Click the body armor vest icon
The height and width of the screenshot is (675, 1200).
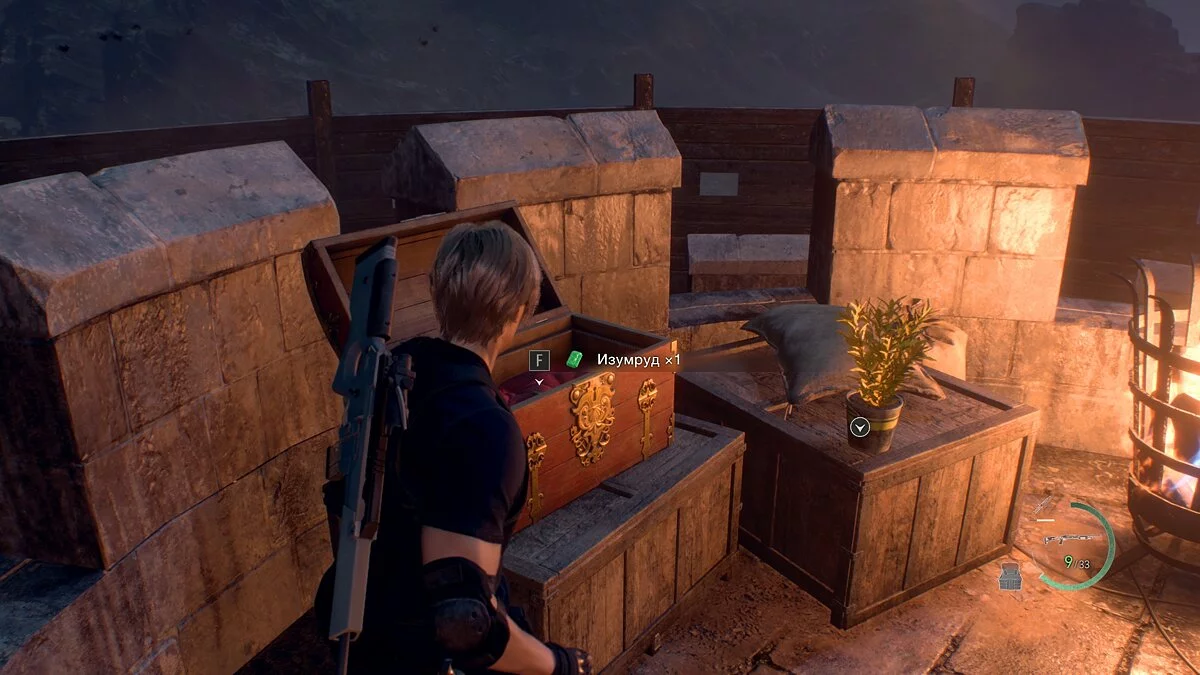pos(1010,576)
